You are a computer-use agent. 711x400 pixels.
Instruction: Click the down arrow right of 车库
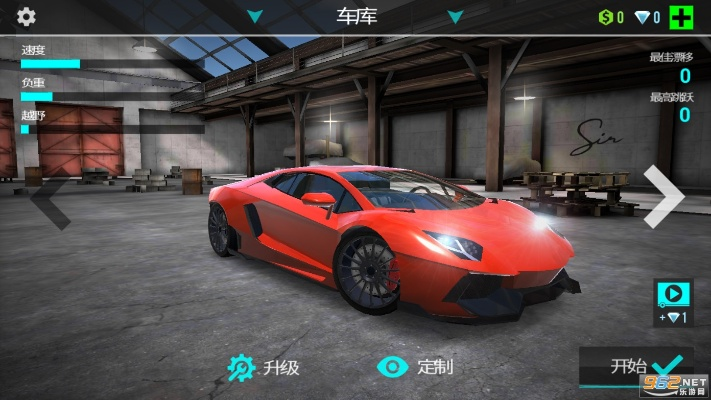[x=455, y=17]
